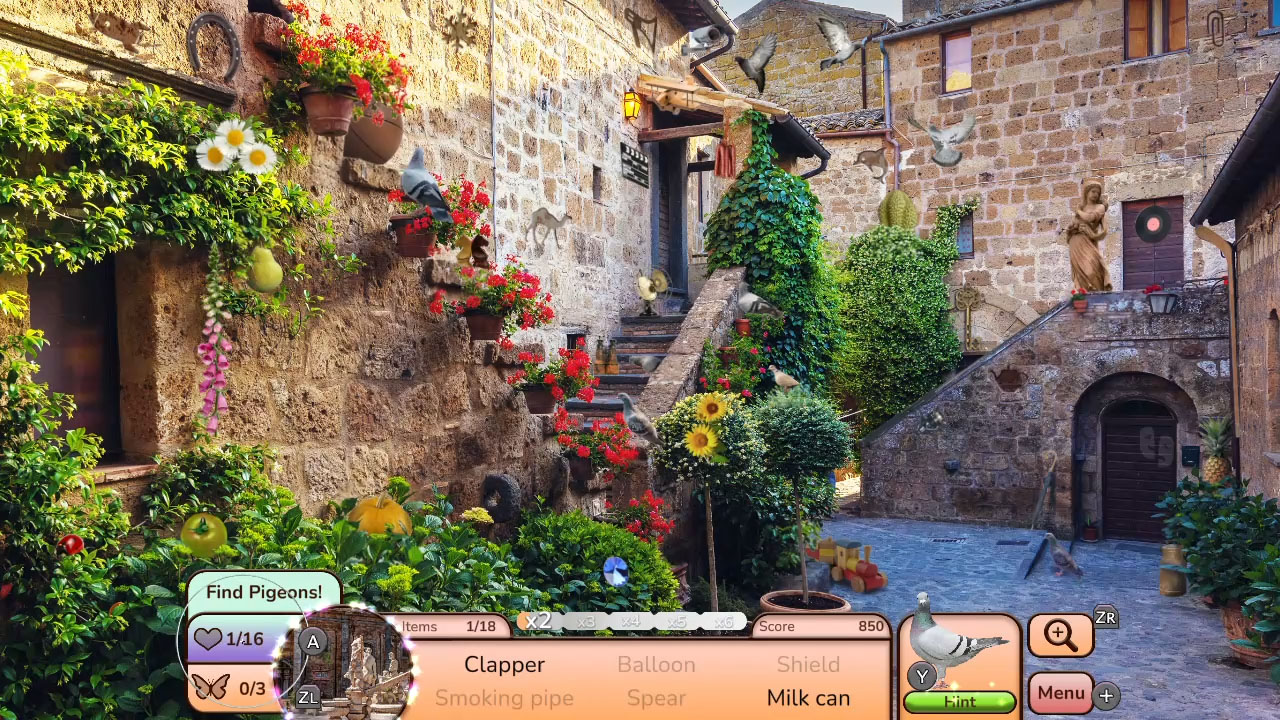Screen dimensions: 1280x720
Task: Select "Clapper" in the item list
Action: point(504,664)
